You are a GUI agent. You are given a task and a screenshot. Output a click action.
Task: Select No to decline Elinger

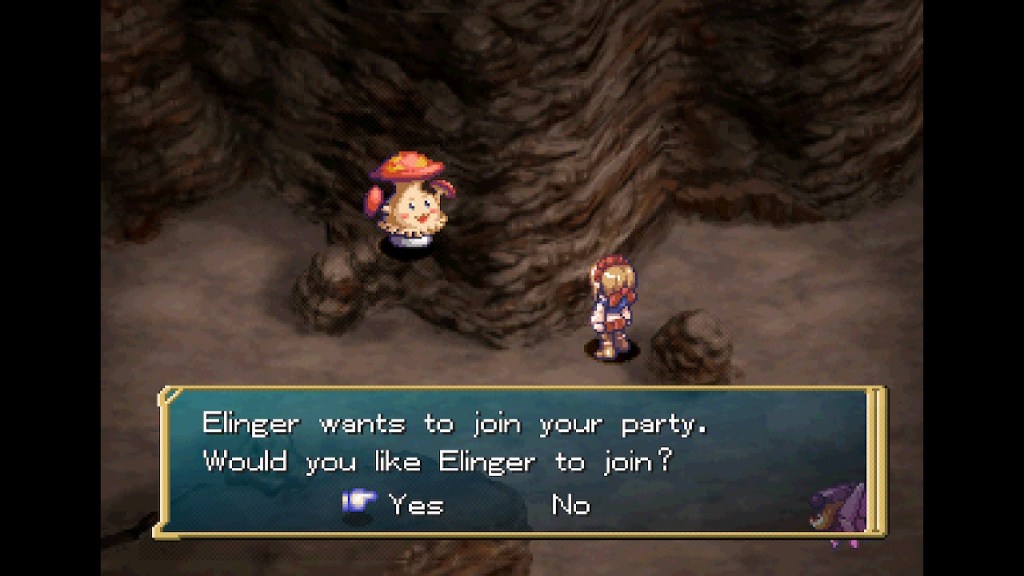click(571, 505)
